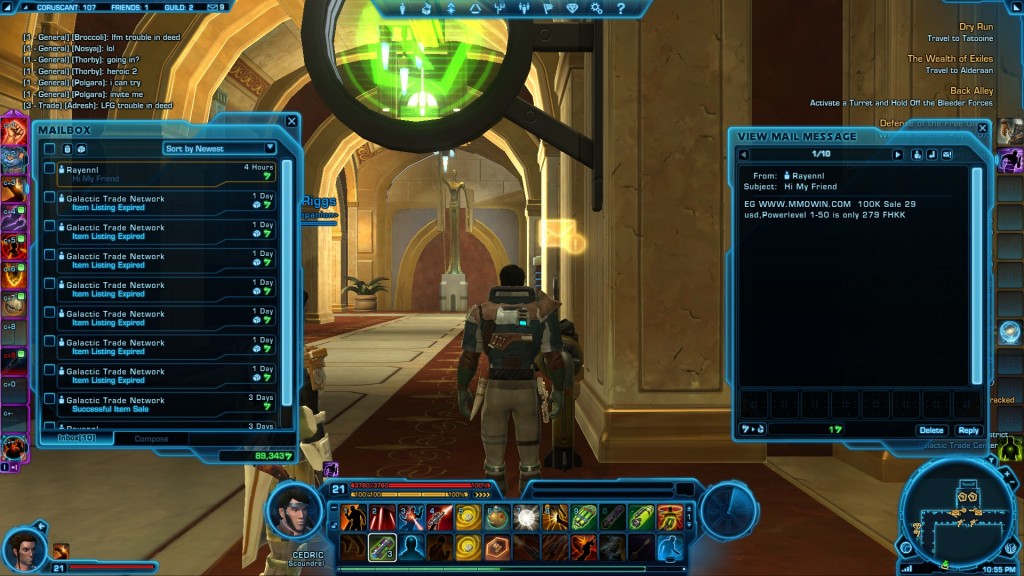Open the Sort by Newest dropdown
1024x576 pixels.
click(220, 148)
